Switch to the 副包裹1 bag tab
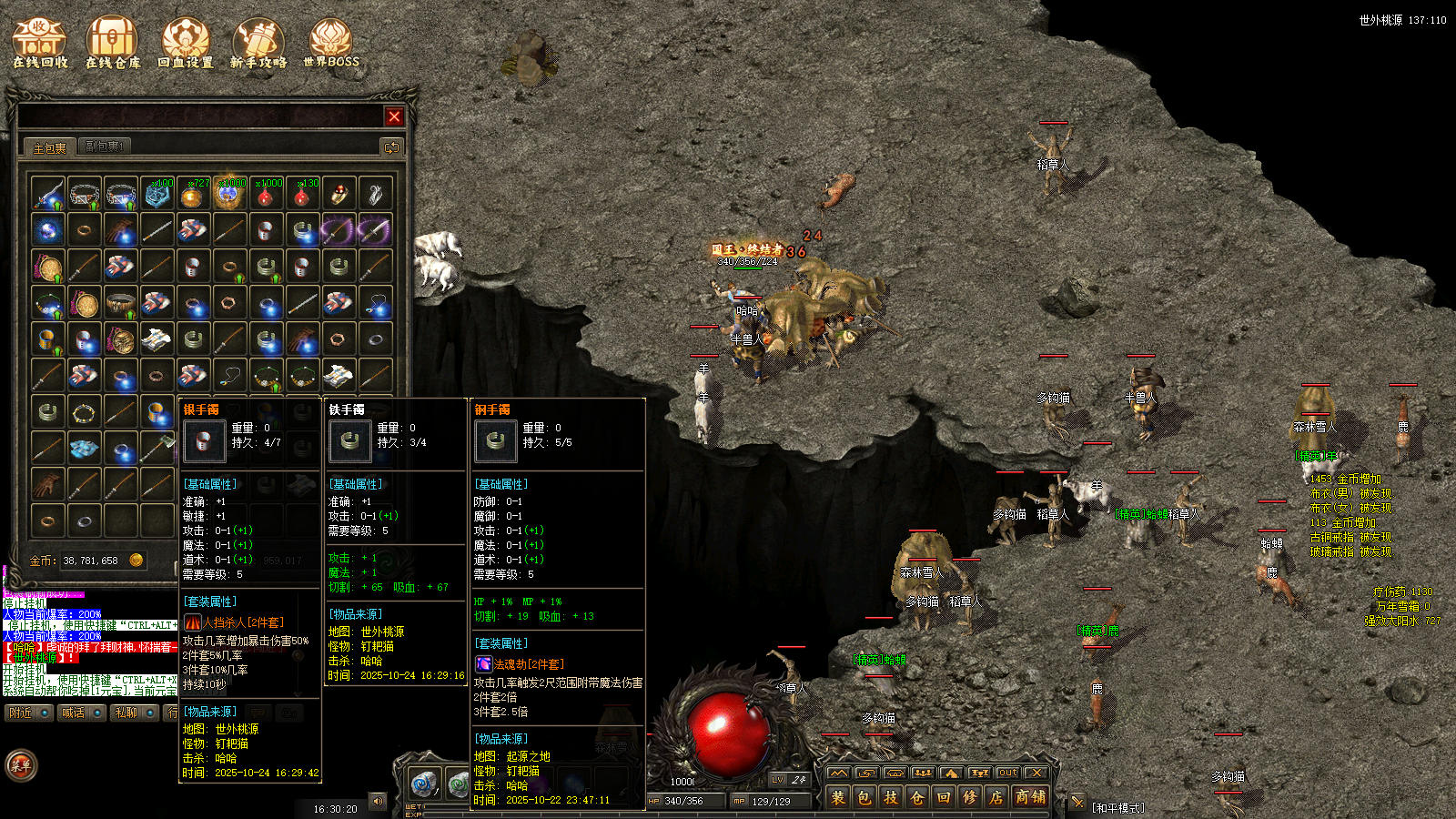Image resolution: width=1456 pixels, height=819 pixels. pos(105,147)
